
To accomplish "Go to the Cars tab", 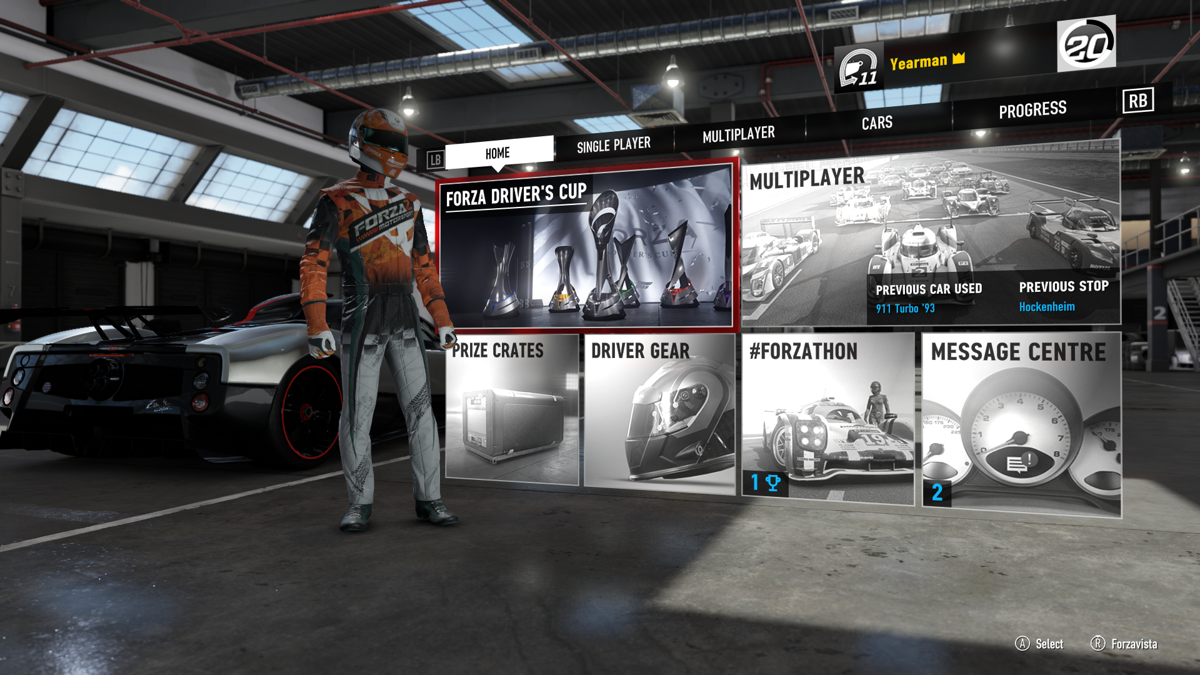I will (x=877, y=123).
